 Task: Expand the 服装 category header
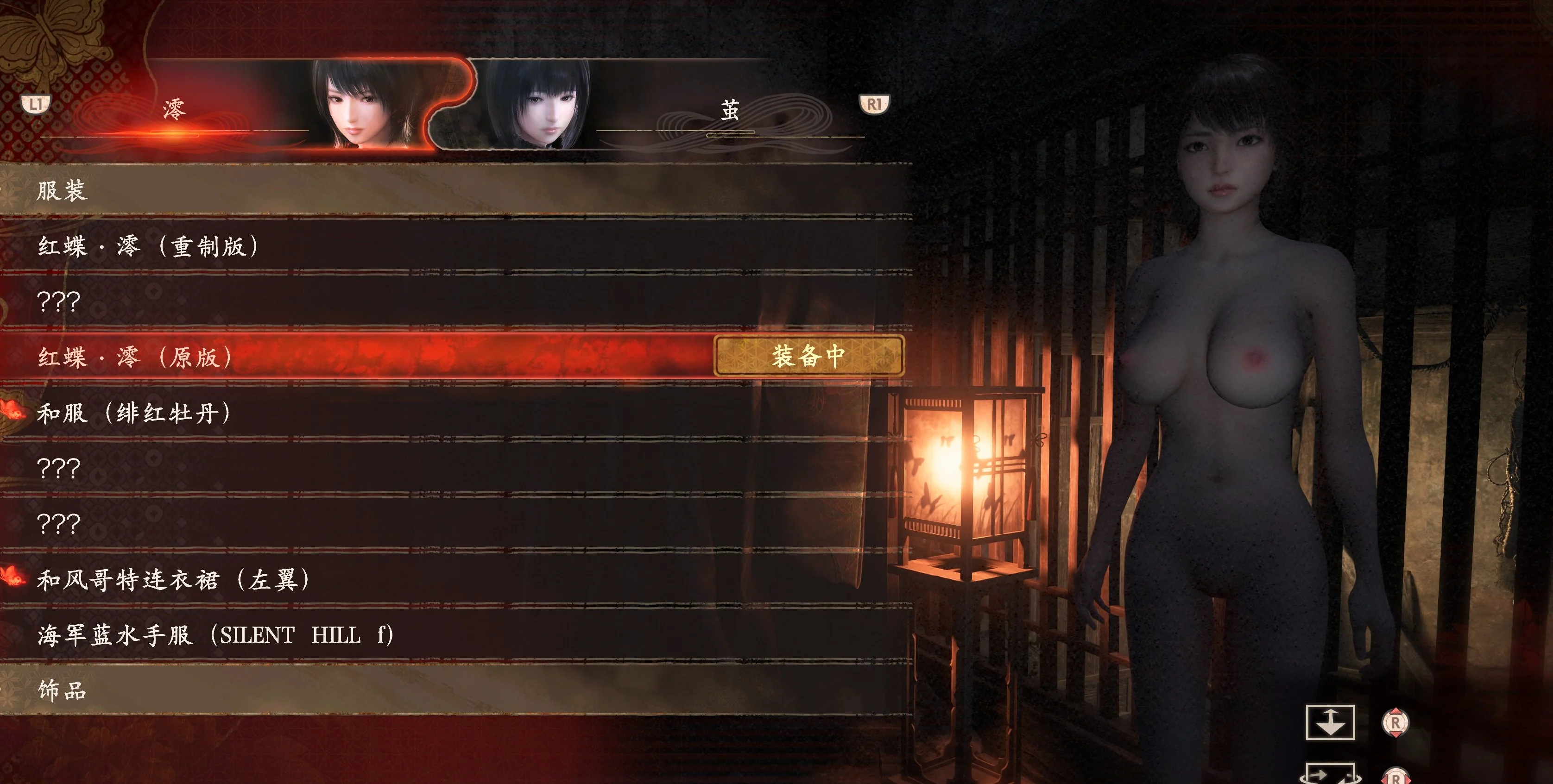62,191
